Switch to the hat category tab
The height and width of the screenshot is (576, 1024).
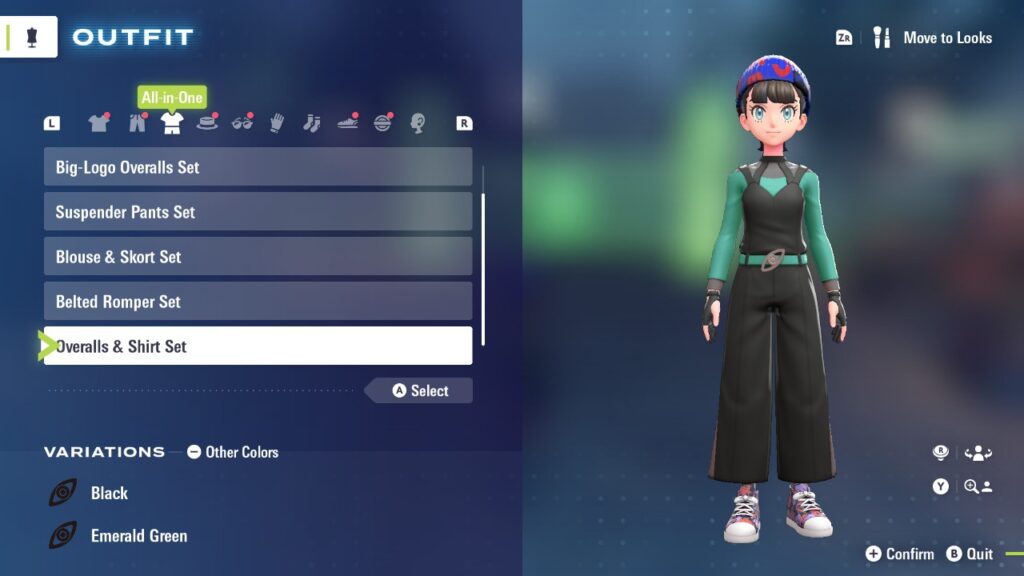(208, 123)
